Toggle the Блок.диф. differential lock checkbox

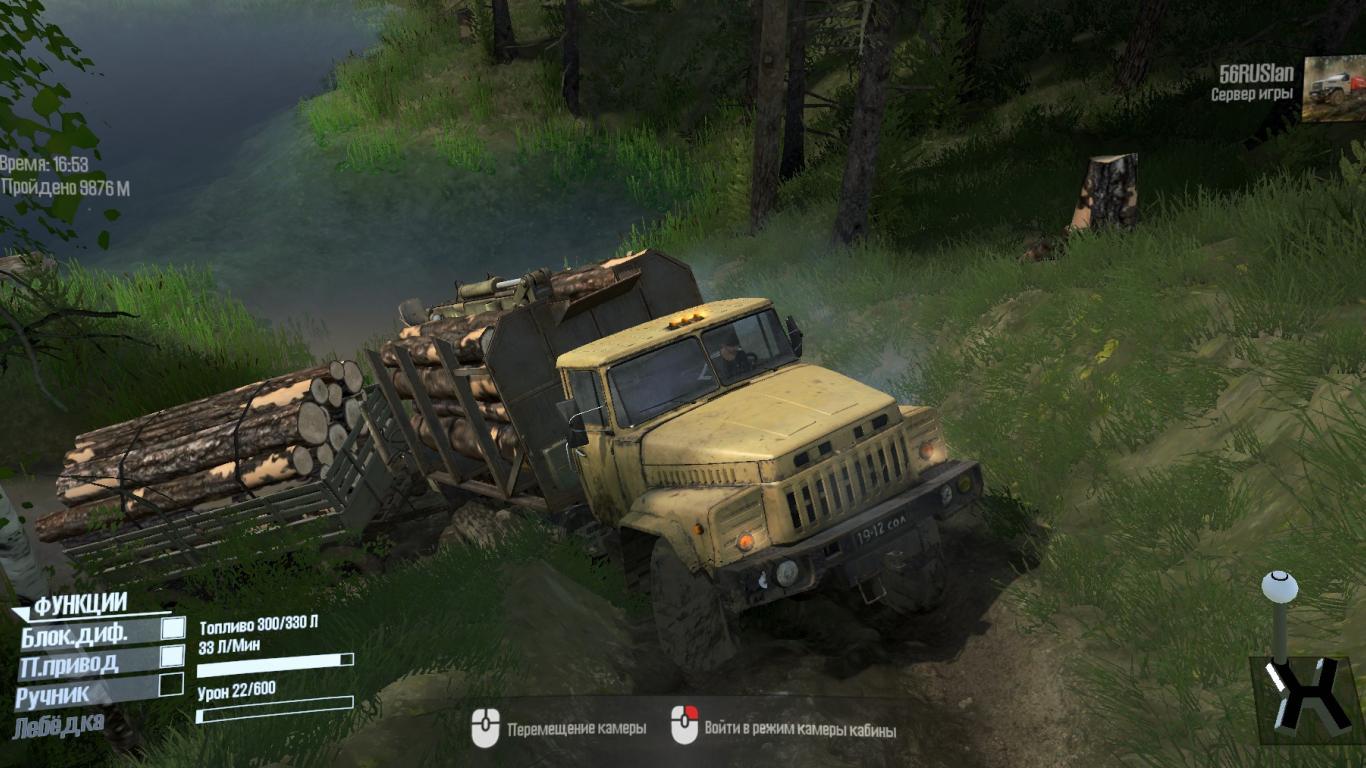point(173,628)
